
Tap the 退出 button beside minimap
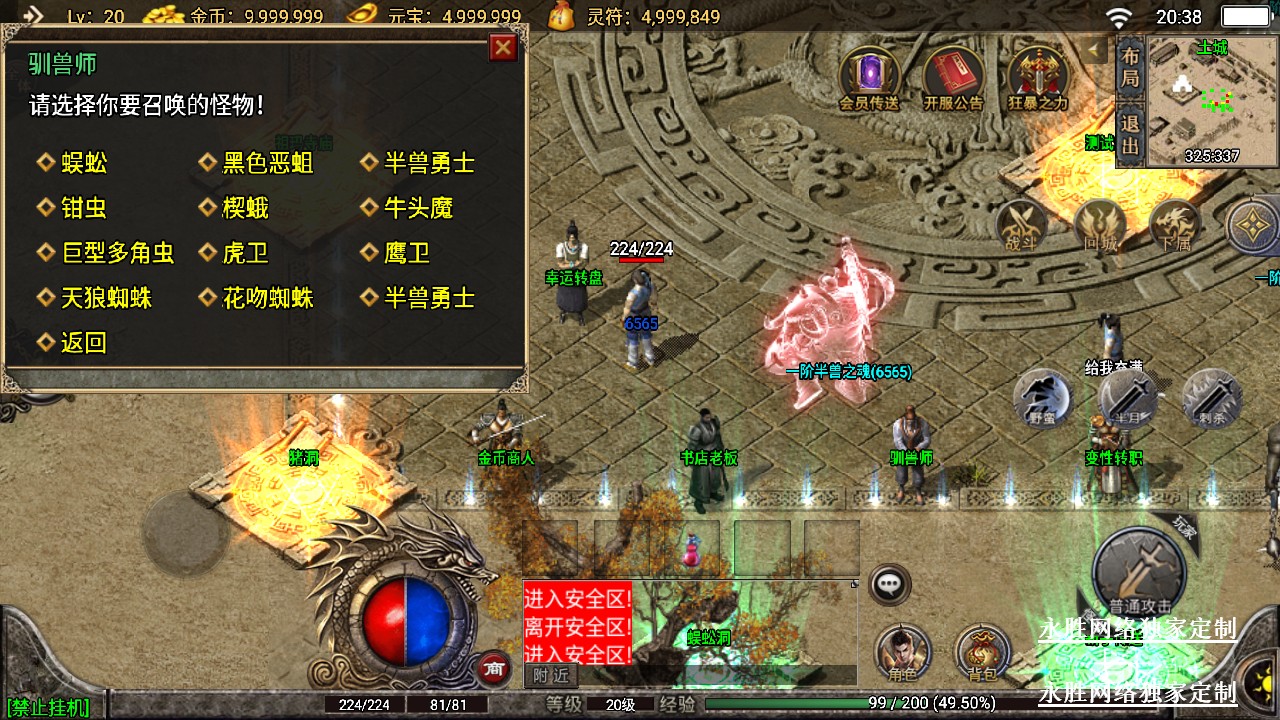tap(1130, 135)
